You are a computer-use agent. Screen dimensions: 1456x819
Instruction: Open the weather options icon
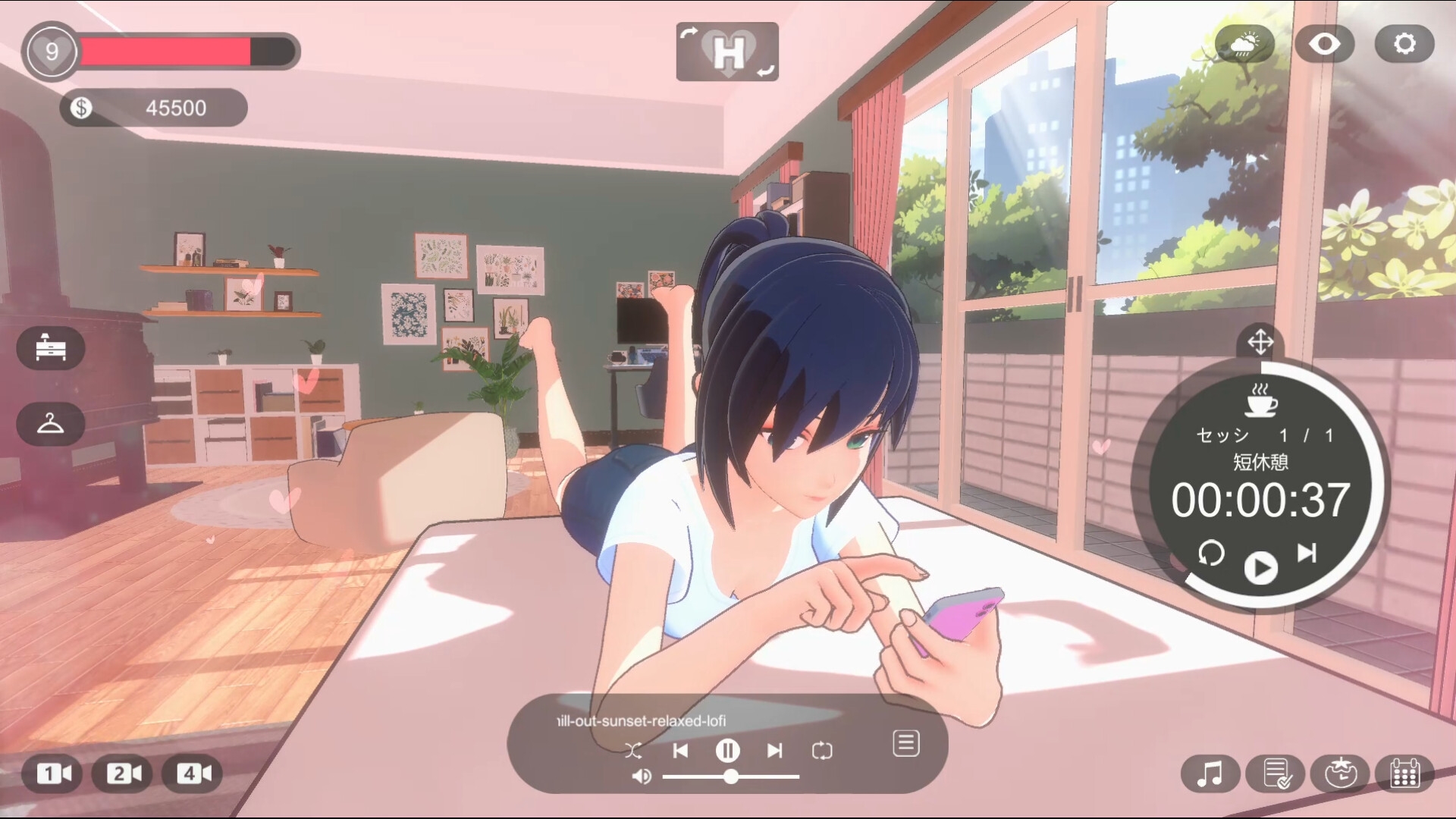point(1244,44)
